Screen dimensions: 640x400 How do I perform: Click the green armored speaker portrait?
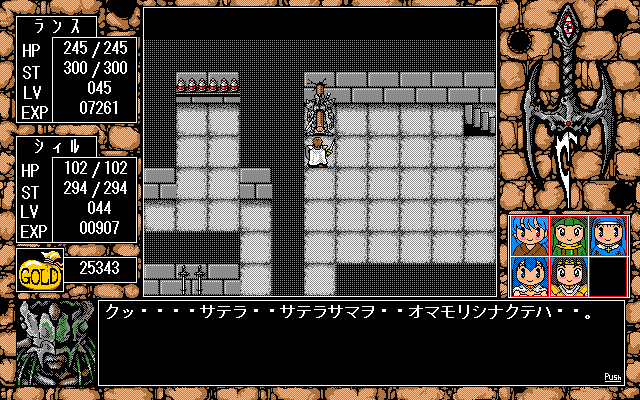pos(54,343)
